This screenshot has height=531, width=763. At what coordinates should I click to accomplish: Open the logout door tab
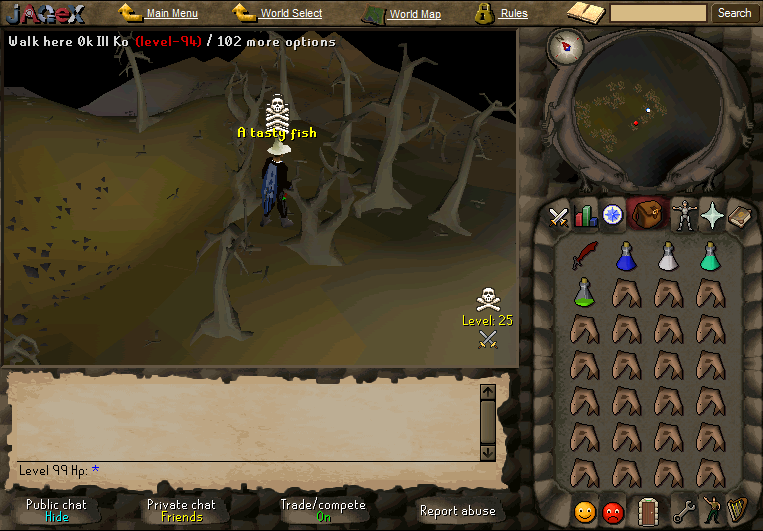pos(649,511)
